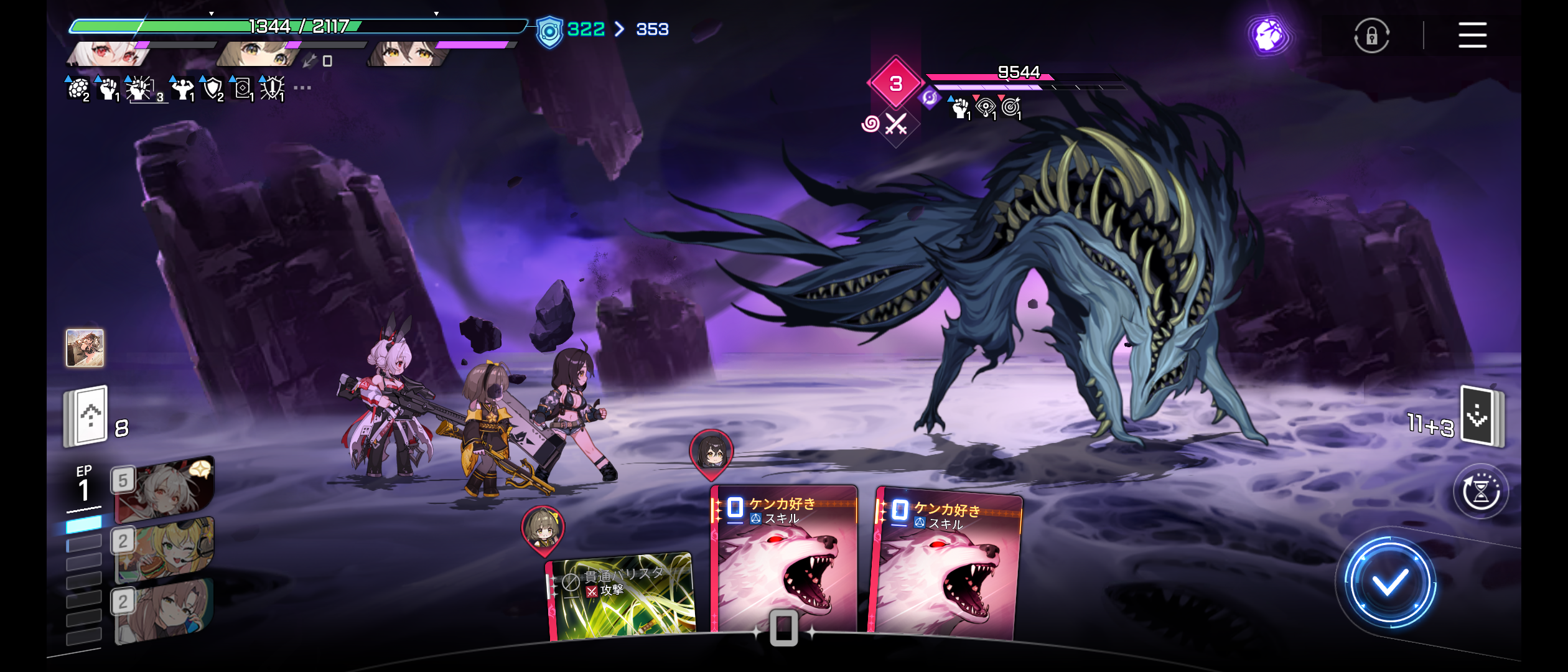
Task: Check the shield buff icon in player status row
Action: (x=213, y=89)
